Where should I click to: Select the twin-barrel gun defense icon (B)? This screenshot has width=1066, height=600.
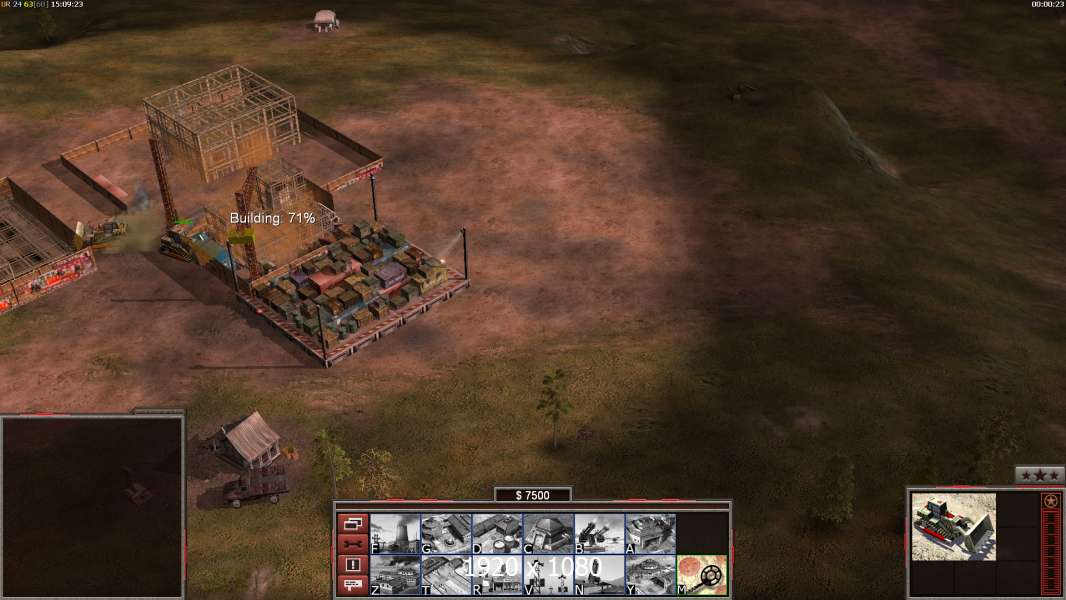tap(599, 534)
